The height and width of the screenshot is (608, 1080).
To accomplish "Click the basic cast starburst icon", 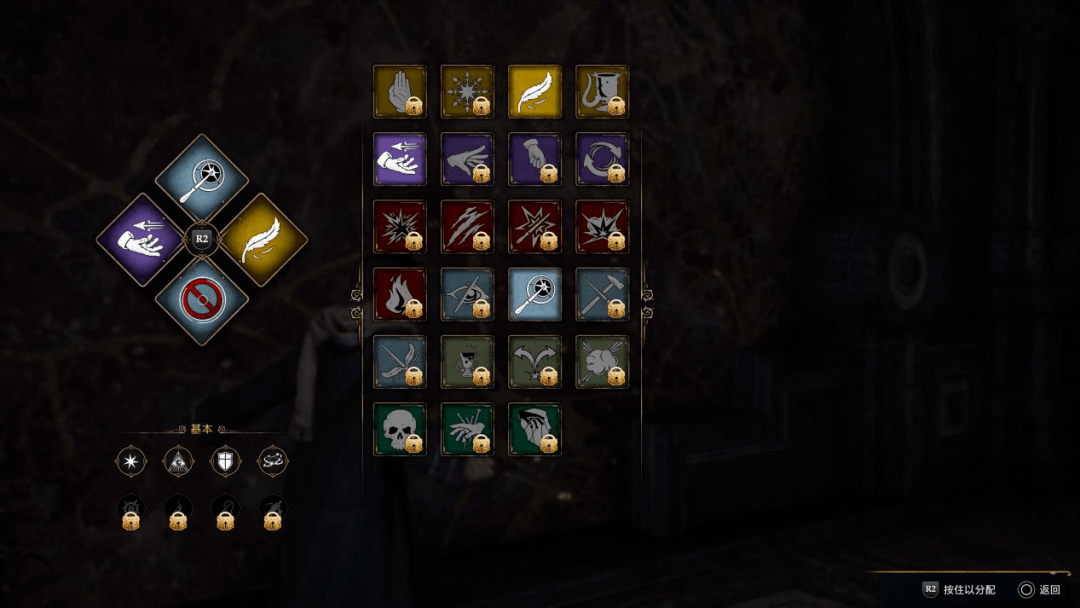I will (131, 461).
